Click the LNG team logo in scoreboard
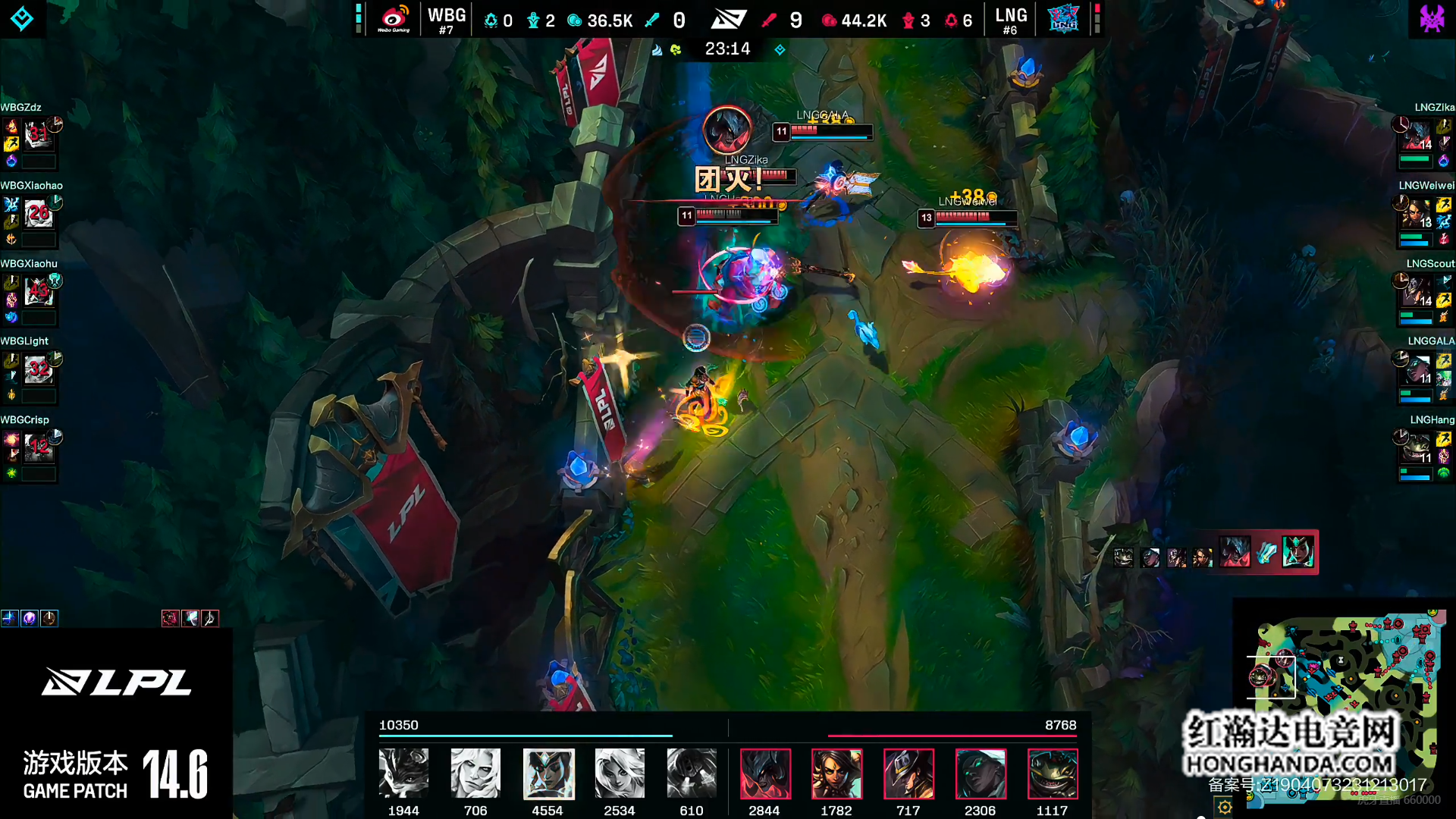The width and height of the screenshot is (1456, 819). click(1063, 18)
